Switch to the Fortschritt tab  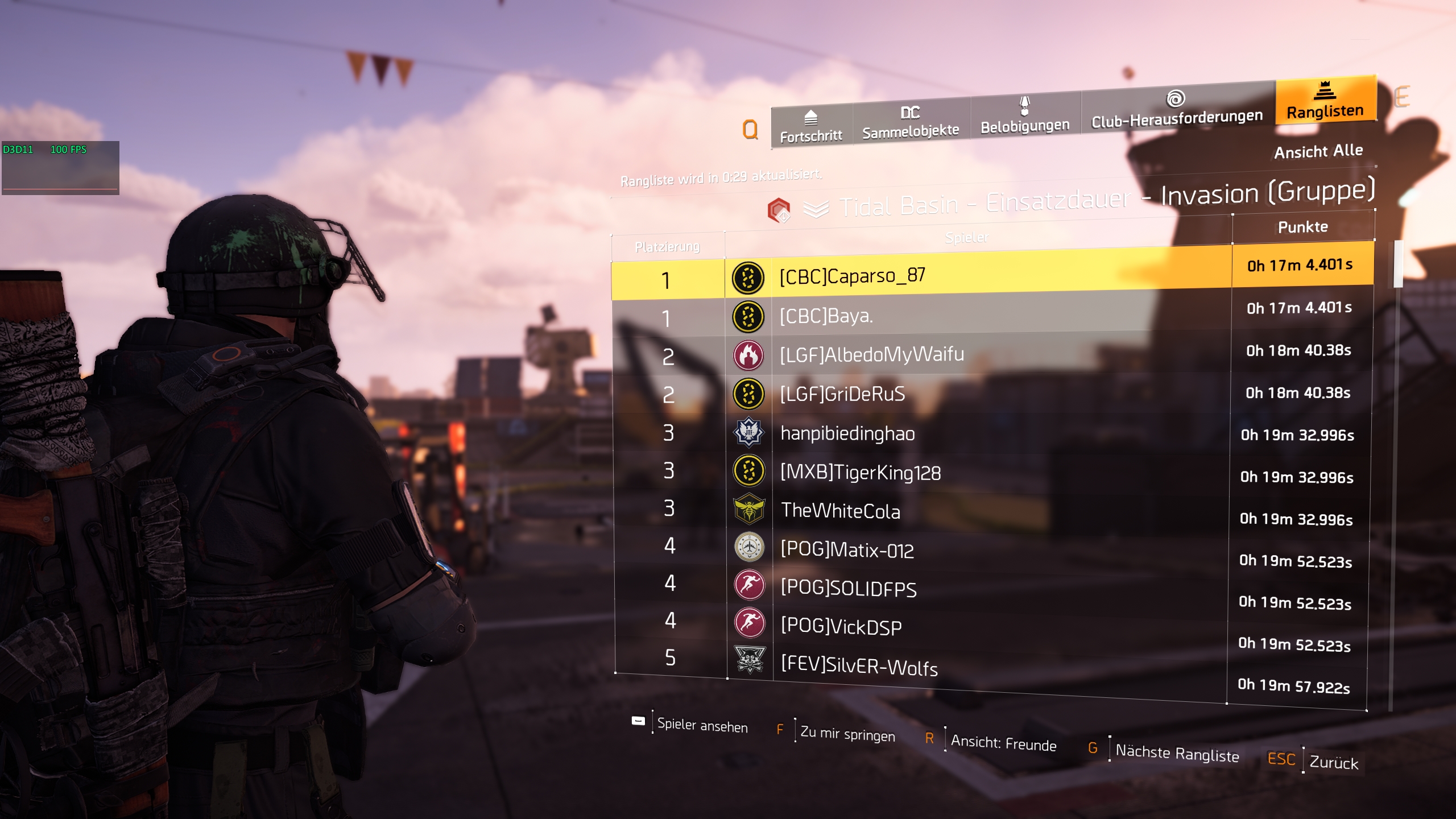point(810,128)
